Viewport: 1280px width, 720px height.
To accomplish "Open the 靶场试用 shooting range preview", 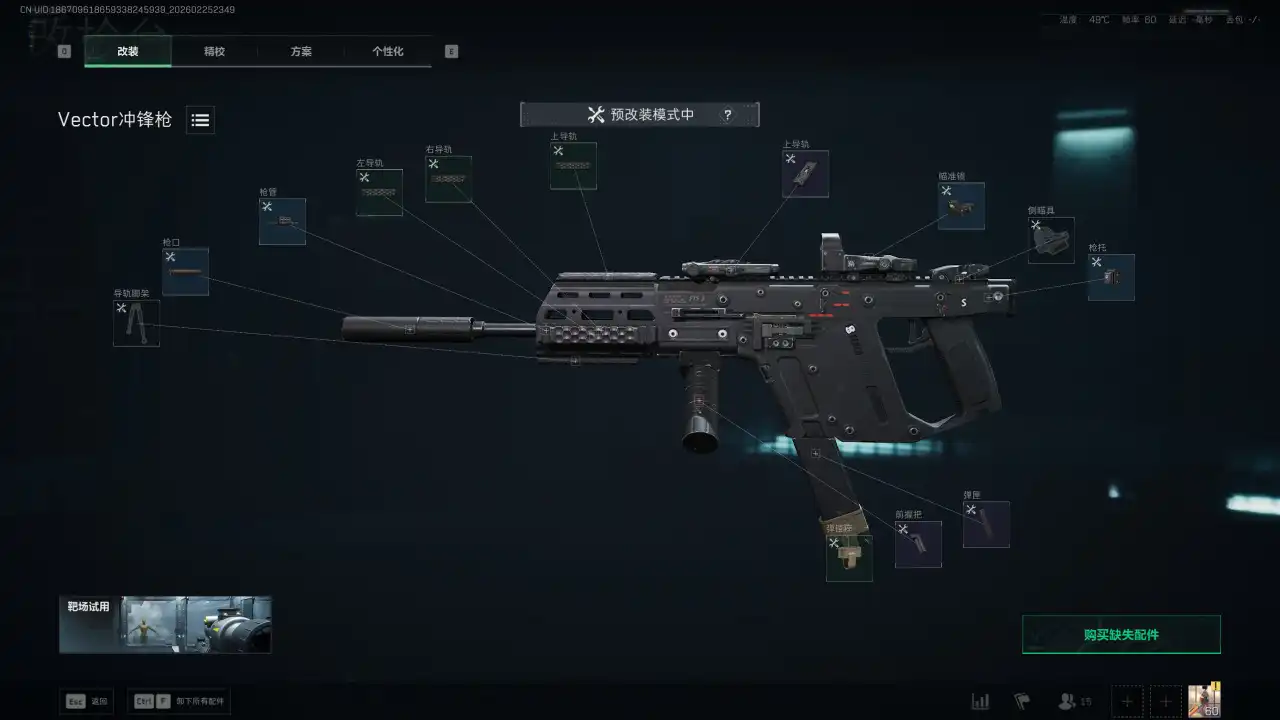I will (165, 624).
